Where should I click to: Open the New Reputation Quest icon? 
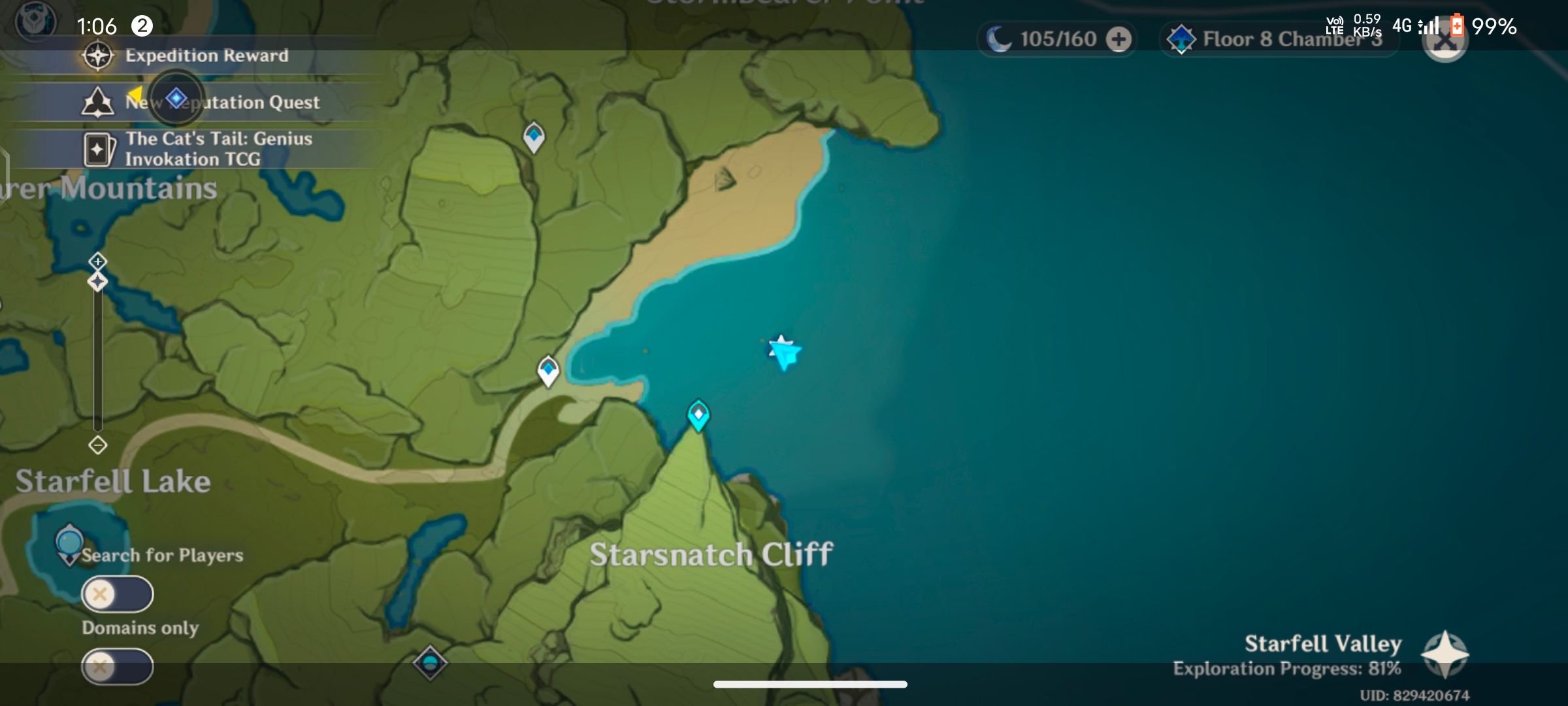pyautogui.click(x=97, y=101)
